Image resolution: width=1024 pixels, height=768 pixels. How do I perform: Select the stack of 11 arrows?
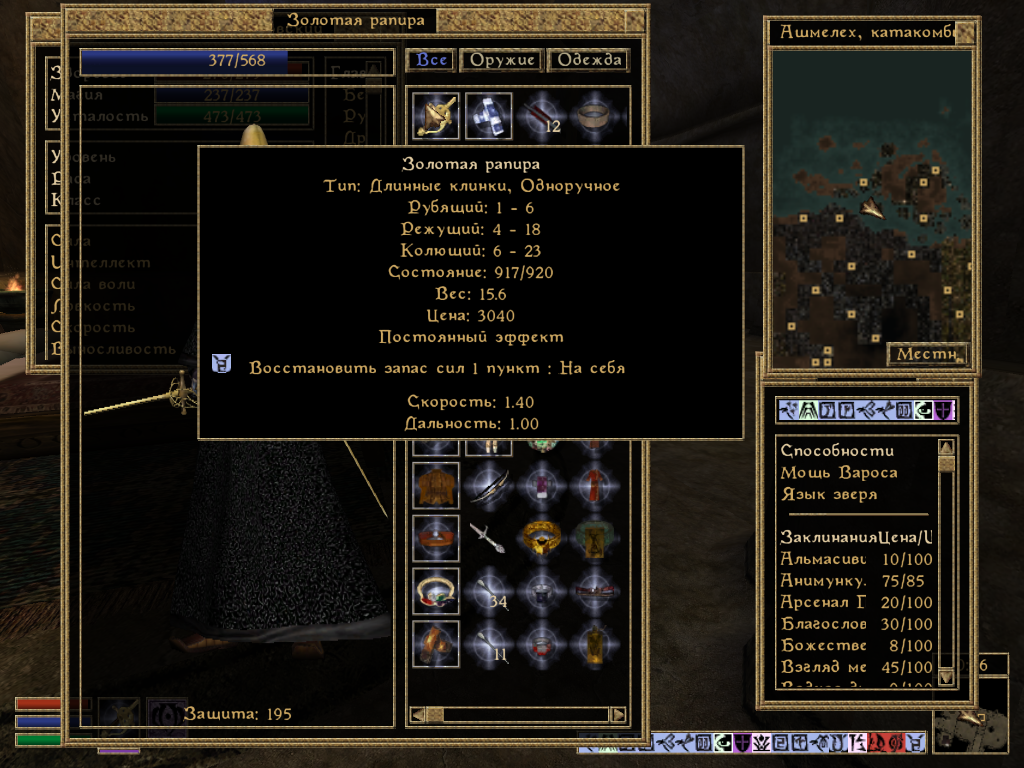point(489,643)
